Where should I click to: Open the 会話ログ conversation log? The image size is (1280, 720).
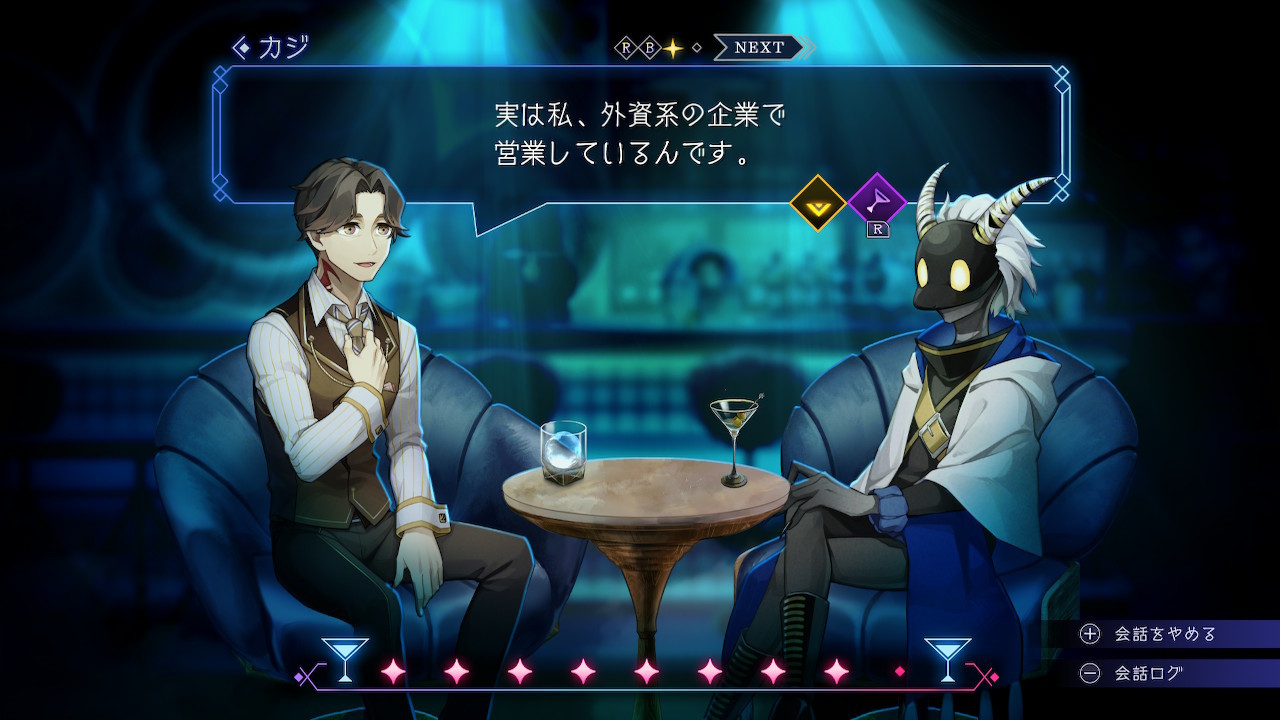coord(1148,673)
